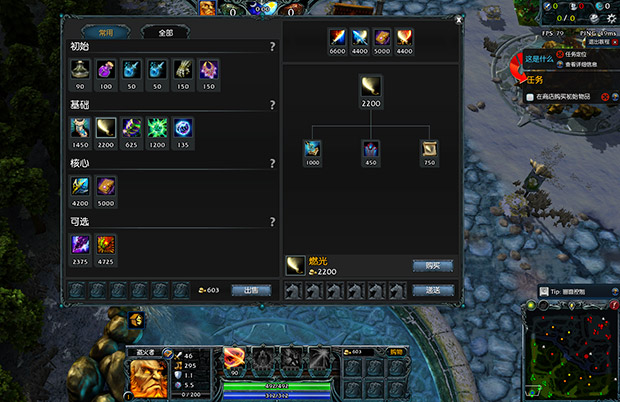Screen dimensions: 620x402
Task: Buy the selected item with 购买
Action: pyautogui.click(x=432, y=266)
